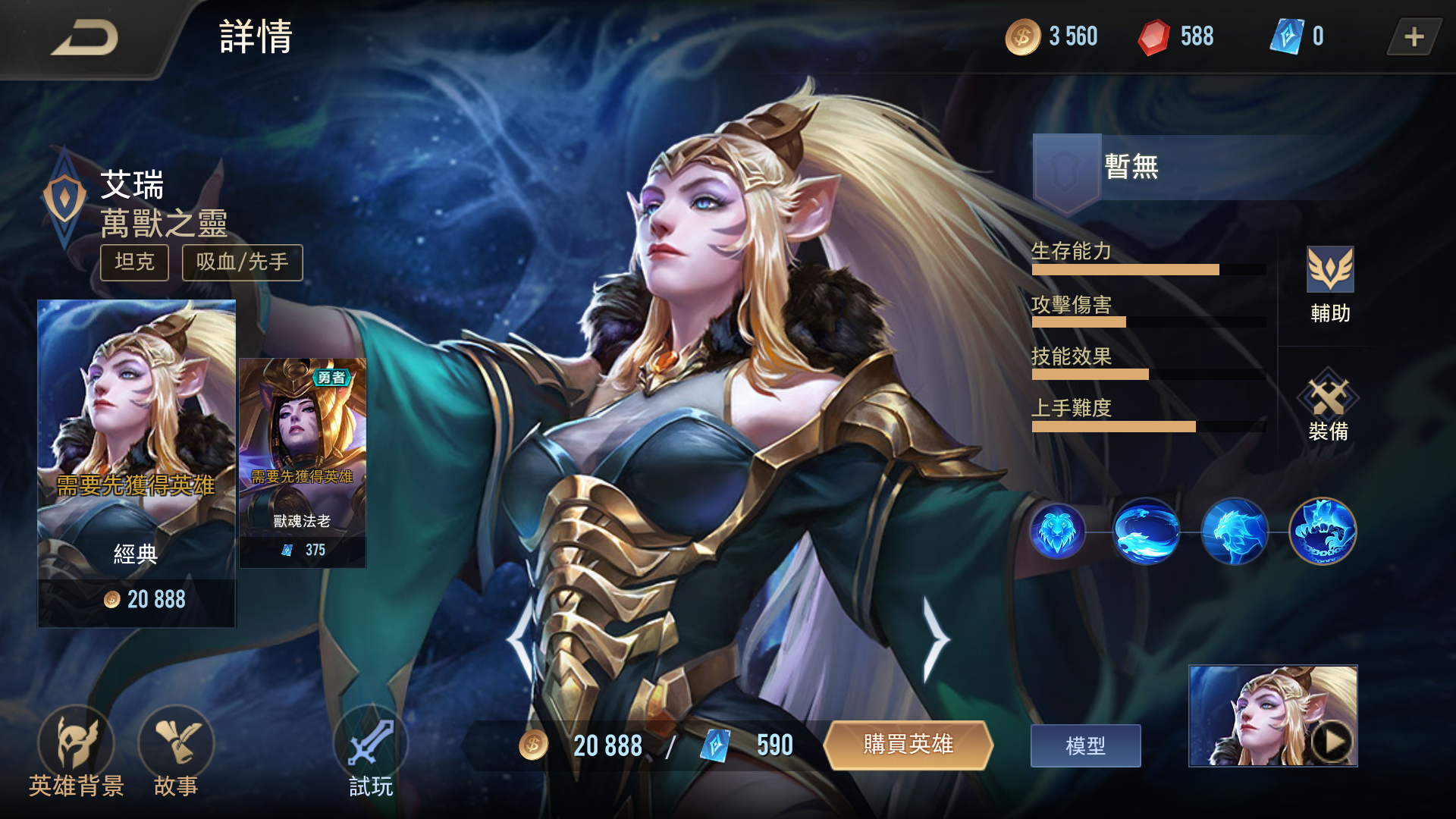Select the 坦克 tank role tag

[x=133, y=263]
